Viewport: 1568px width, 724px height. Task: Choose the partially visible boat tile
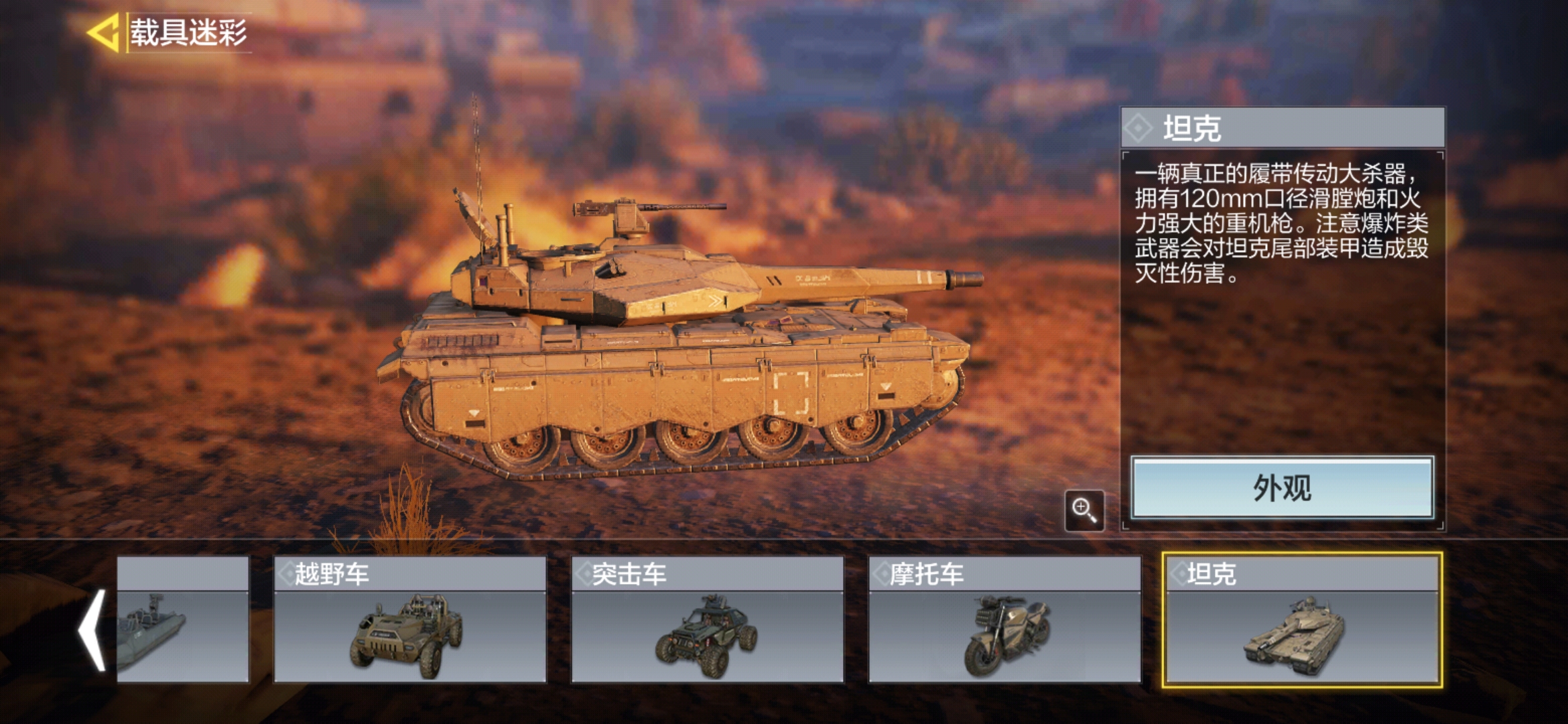point(182,620)
